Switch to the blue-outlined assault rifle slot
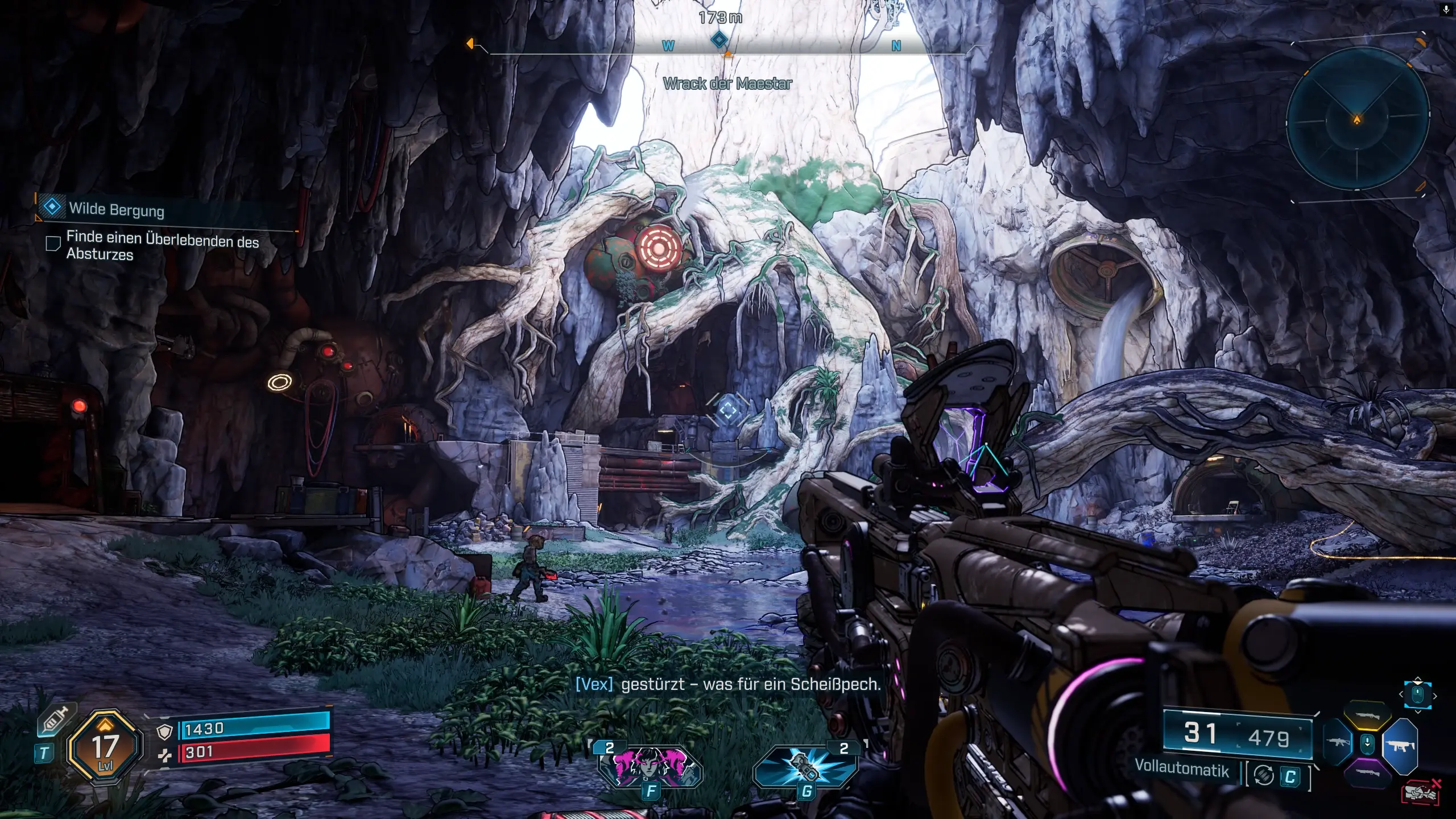Image resolution: width=1456 pixels, height=819 pixels. (x=1338, y=743)
